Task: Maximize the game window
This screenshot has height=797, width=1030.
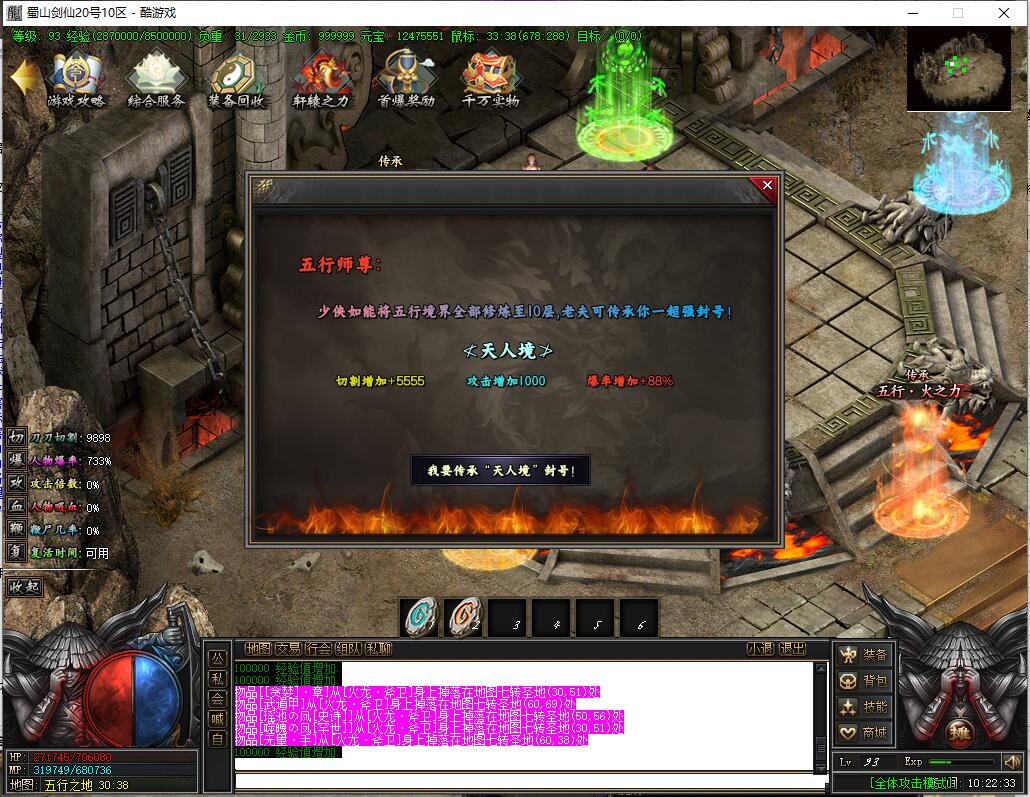Action: (957, 13)
